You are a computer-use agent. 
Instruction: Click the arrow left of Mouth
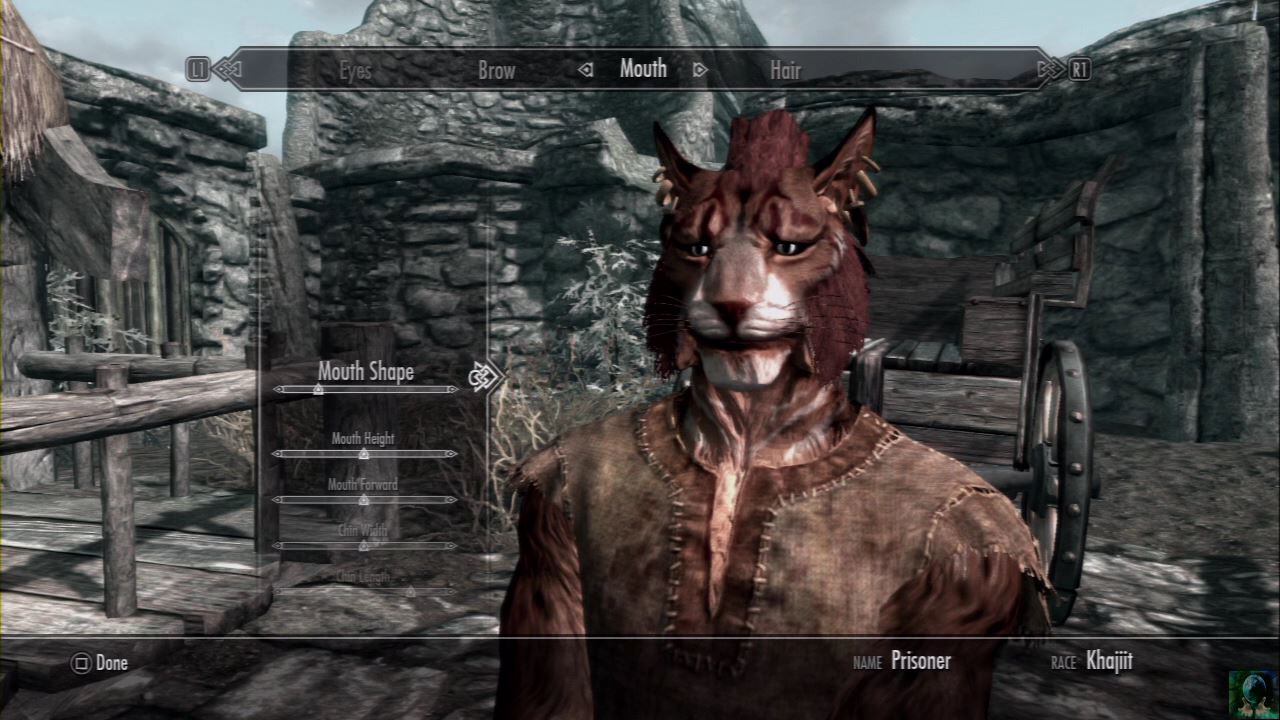[587, 70]
